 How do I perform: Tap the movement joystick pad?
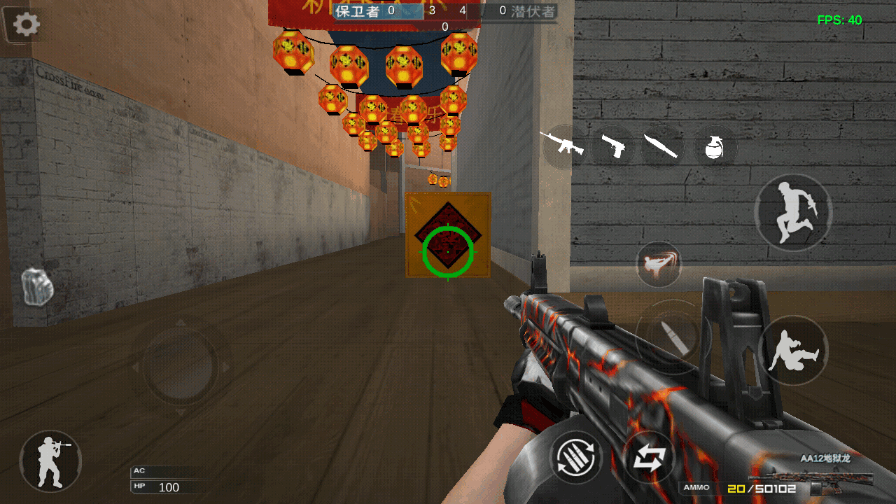pos(181,362)
